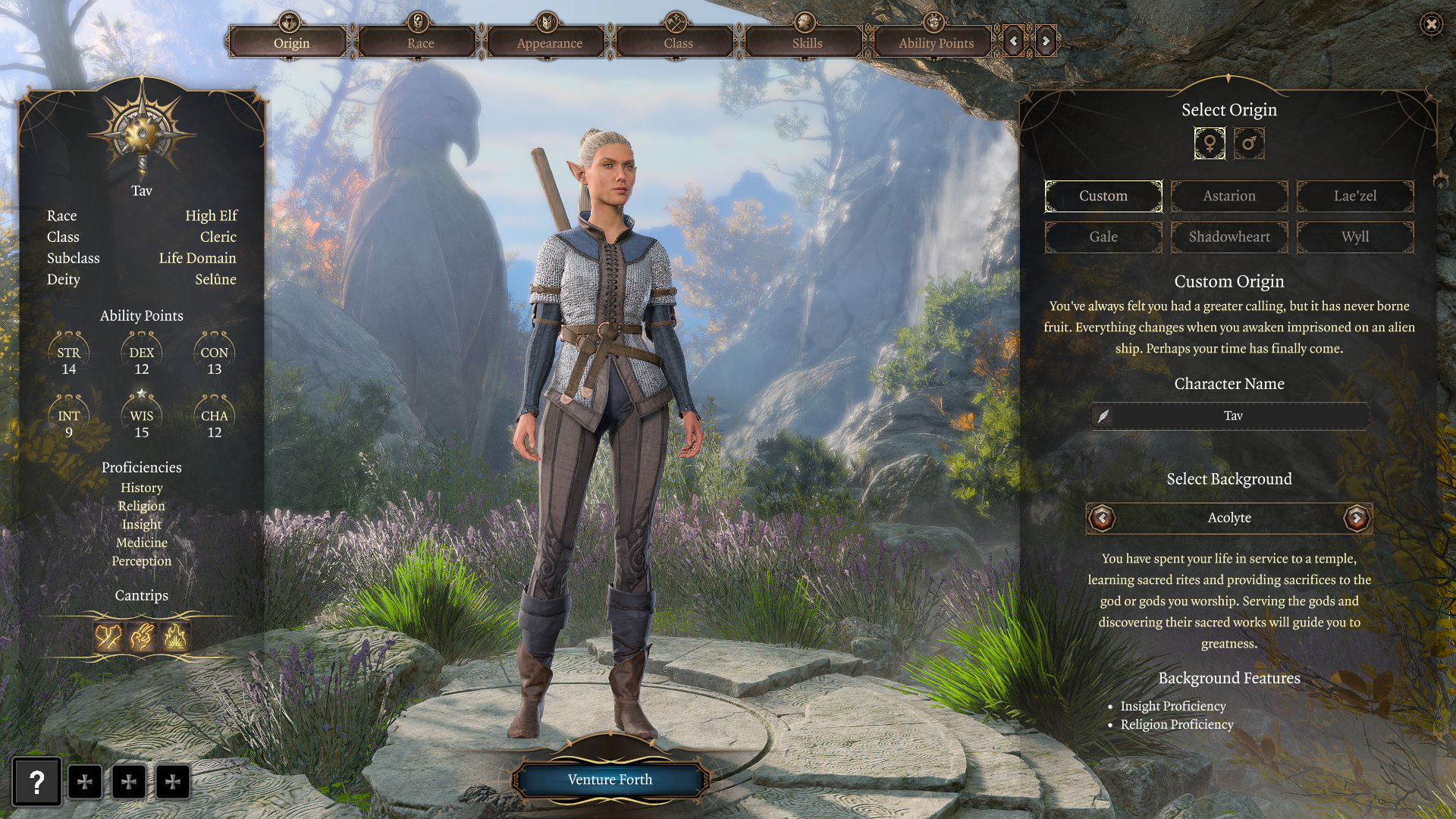This screenshot has height=819, width=1456.
Task: Select Gale as origin character
Action: point(1103,237)
